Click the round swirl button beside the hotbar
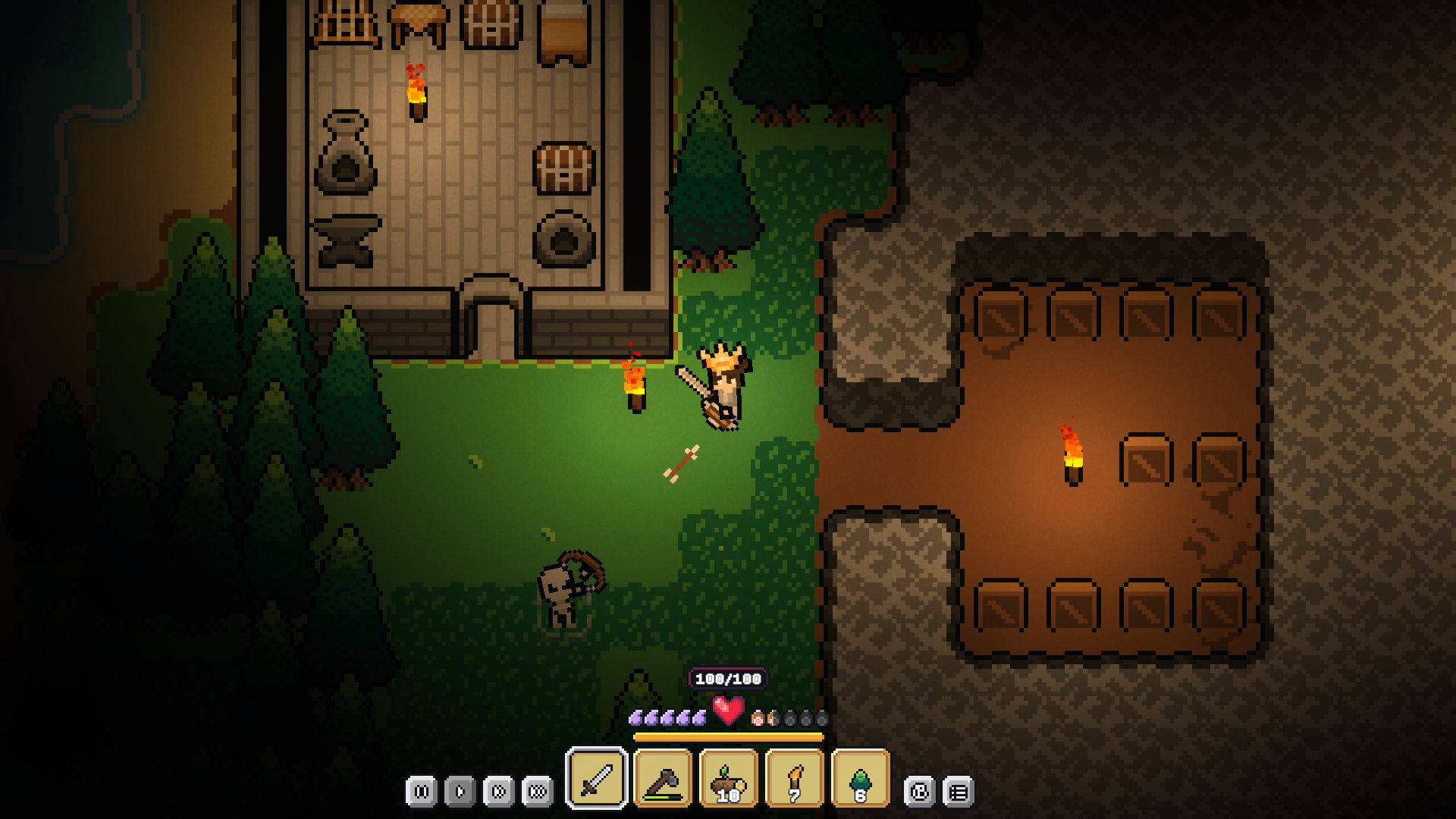The image size is (1456, 819). tap(920, 792)
